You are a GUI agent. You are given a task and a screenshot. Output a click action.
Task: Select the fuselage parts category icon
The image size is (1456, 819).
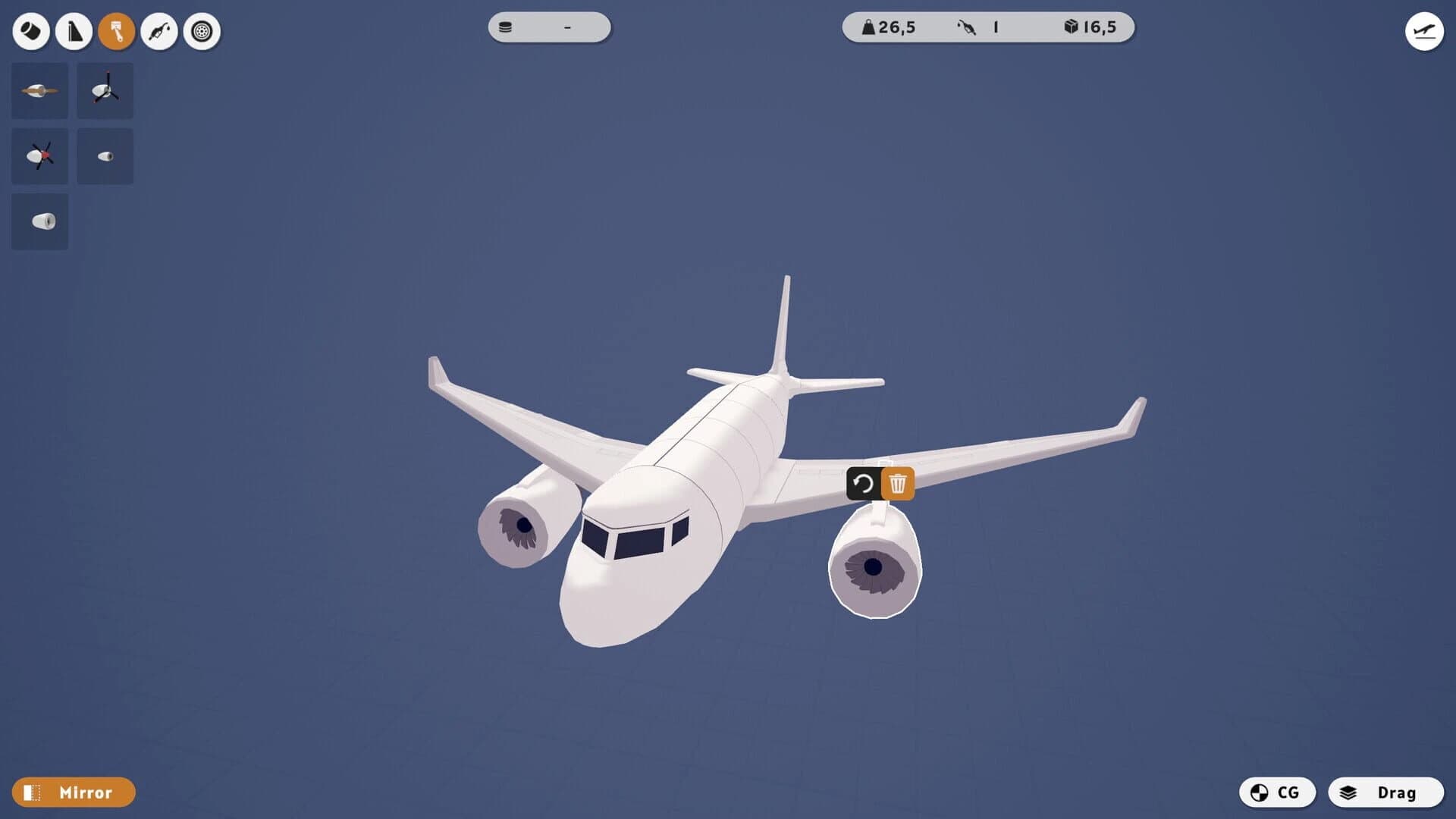30,32
